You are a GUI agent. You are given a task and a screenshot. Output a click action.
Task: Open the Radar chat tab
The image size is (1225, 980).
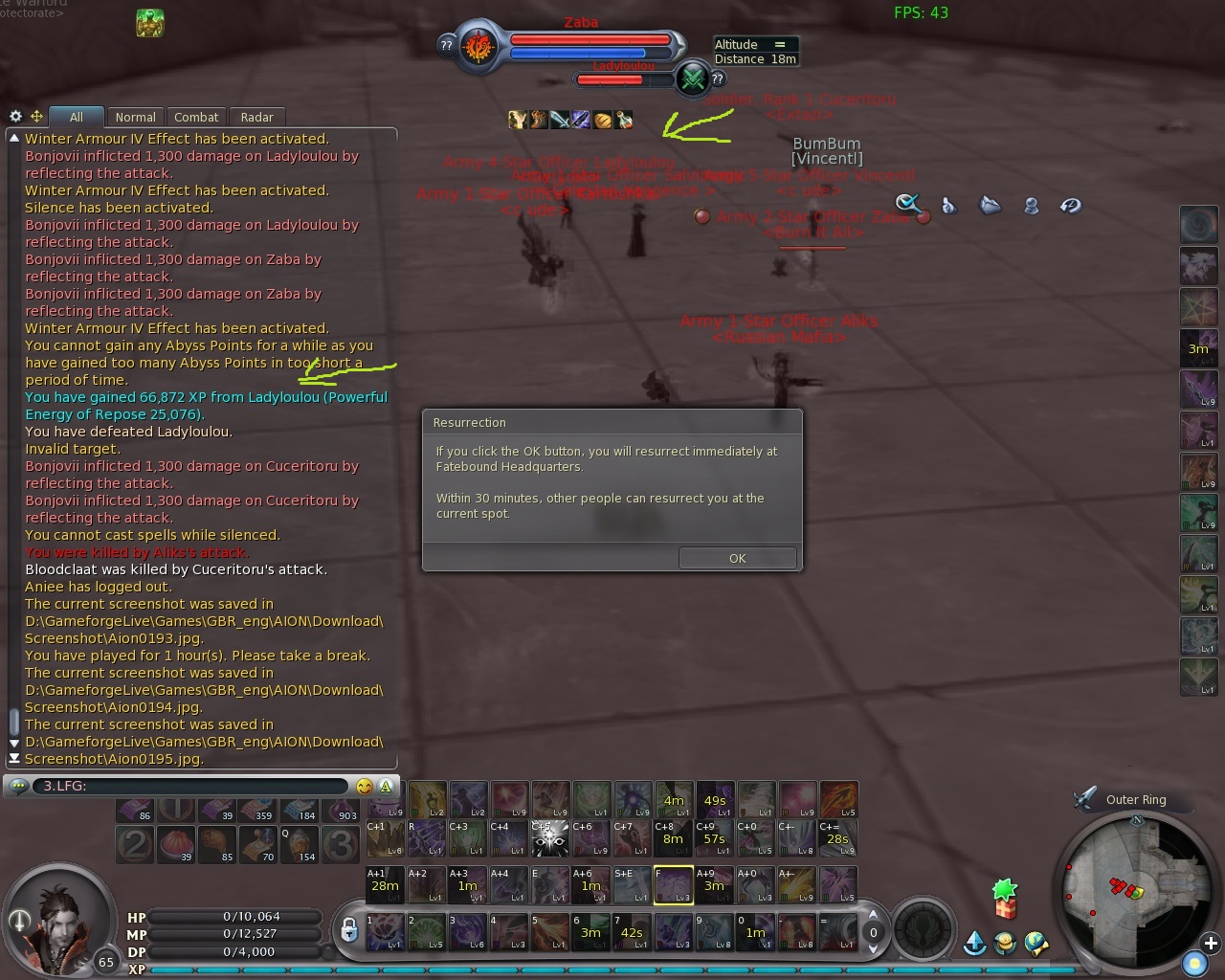tap(256, 117)
